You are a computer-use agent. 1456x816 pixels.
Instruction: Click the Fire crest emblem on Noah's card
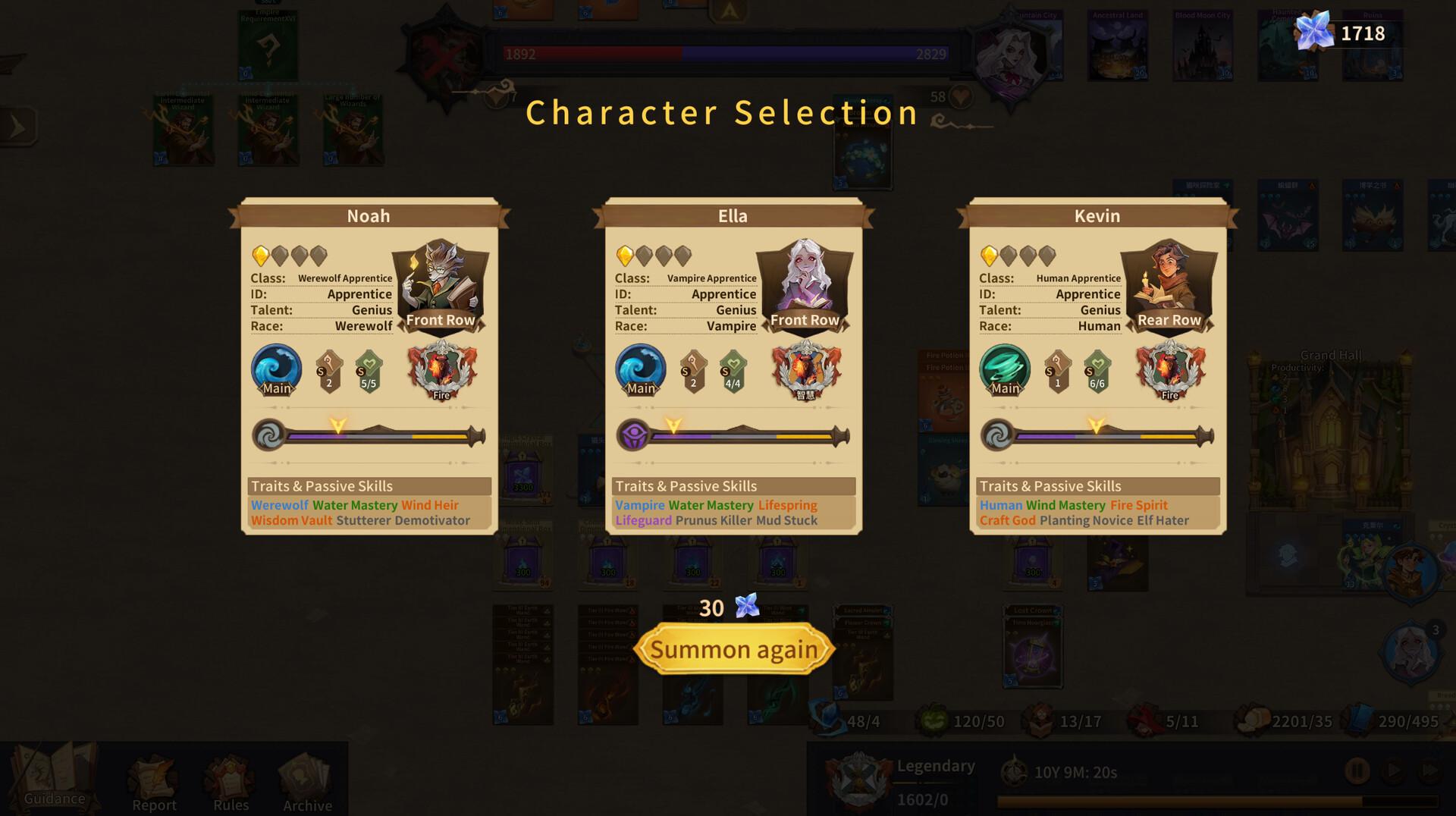[441, 371]
